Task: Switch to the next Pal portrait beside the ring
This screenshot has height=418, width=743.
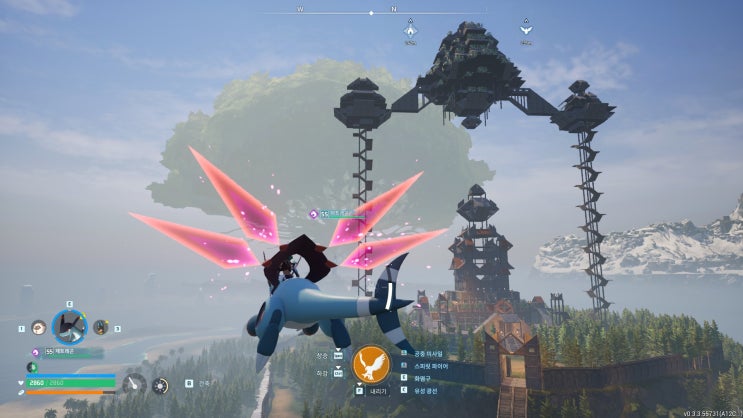Action: pyautogui.click(x=101, y=327)
